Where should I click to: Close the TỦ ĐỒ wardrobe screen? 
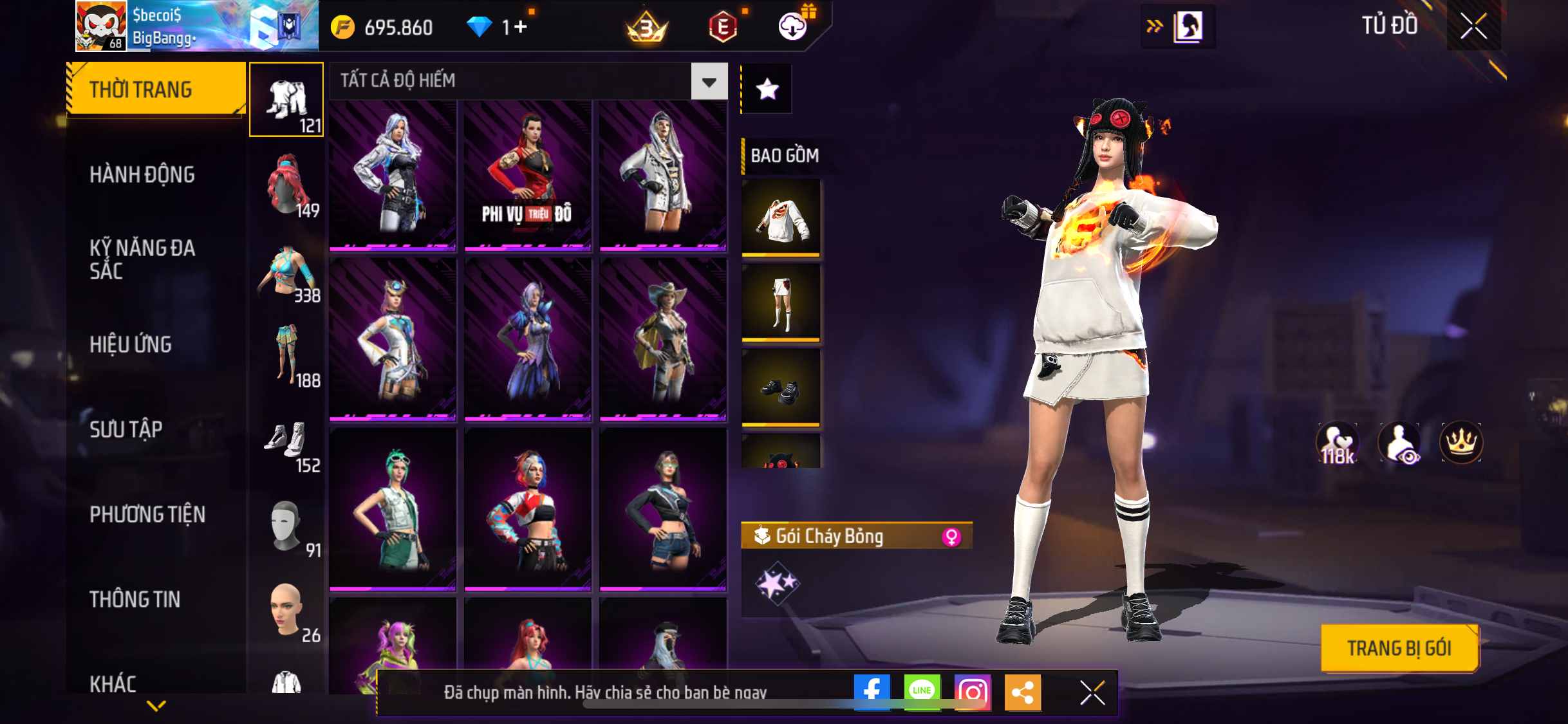1473,26
